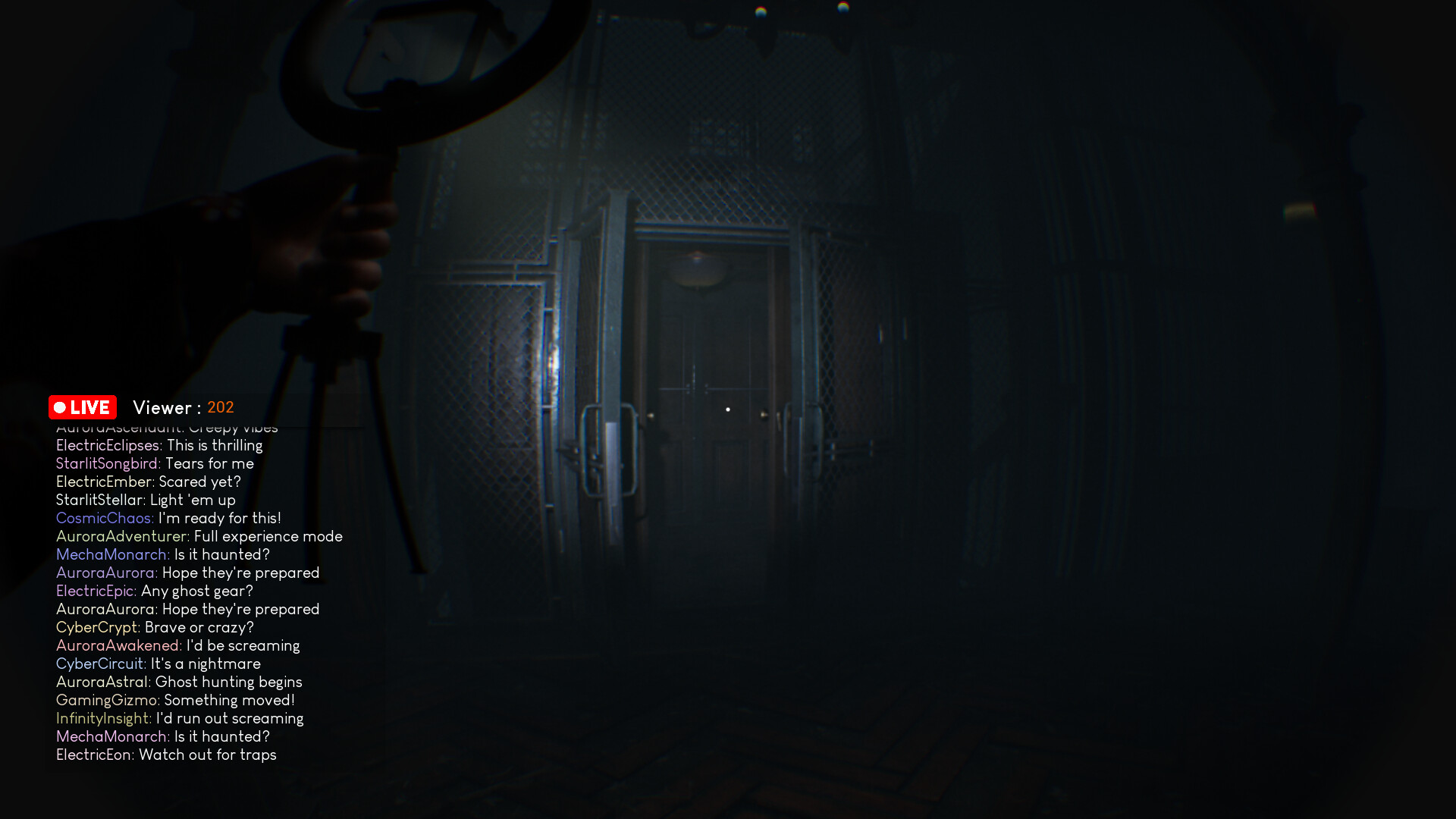Viewport: 1456px width, 819px height.
Task: Expand GamingGizmo's 'Something moved!' message
Action: click(x=174, y=700)
